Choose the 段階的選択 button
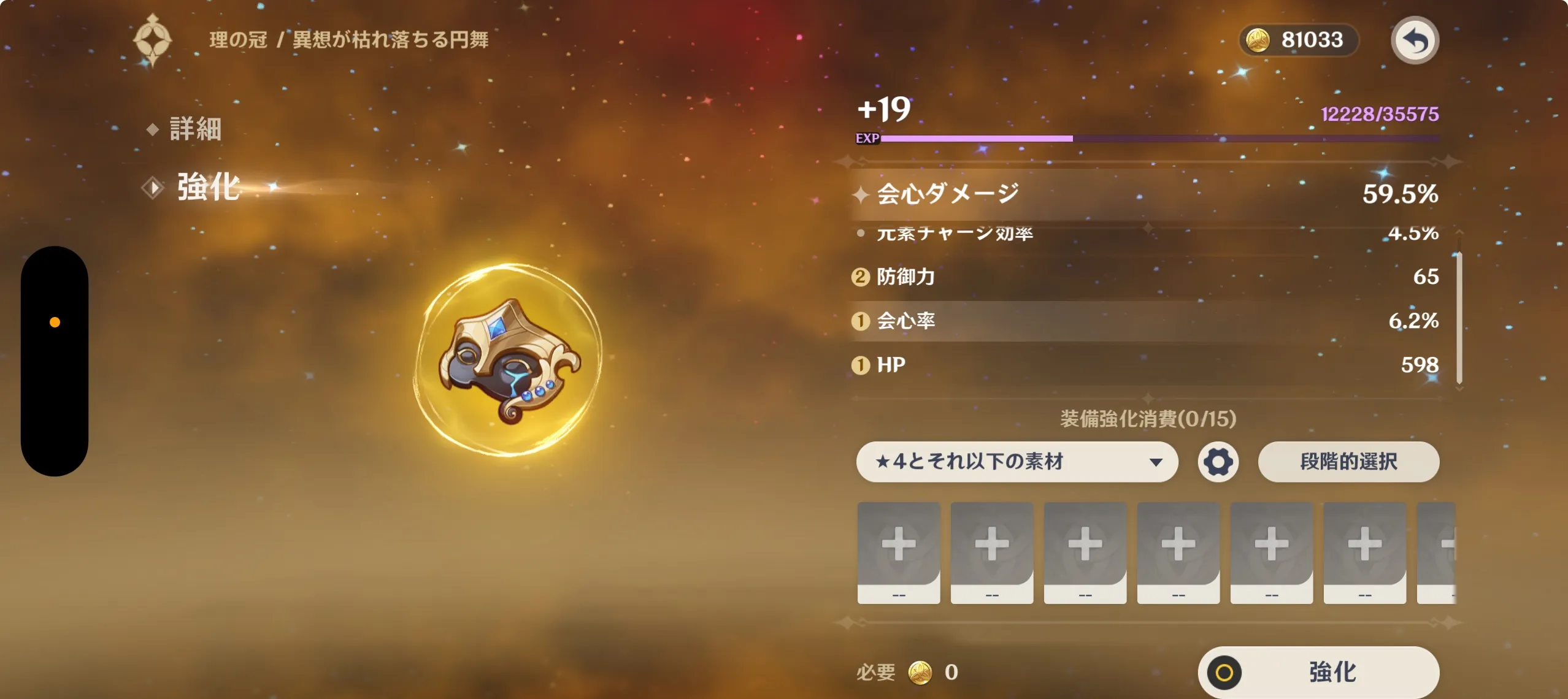Viewport: 1568px width, 699px height. click(1348, 462)
